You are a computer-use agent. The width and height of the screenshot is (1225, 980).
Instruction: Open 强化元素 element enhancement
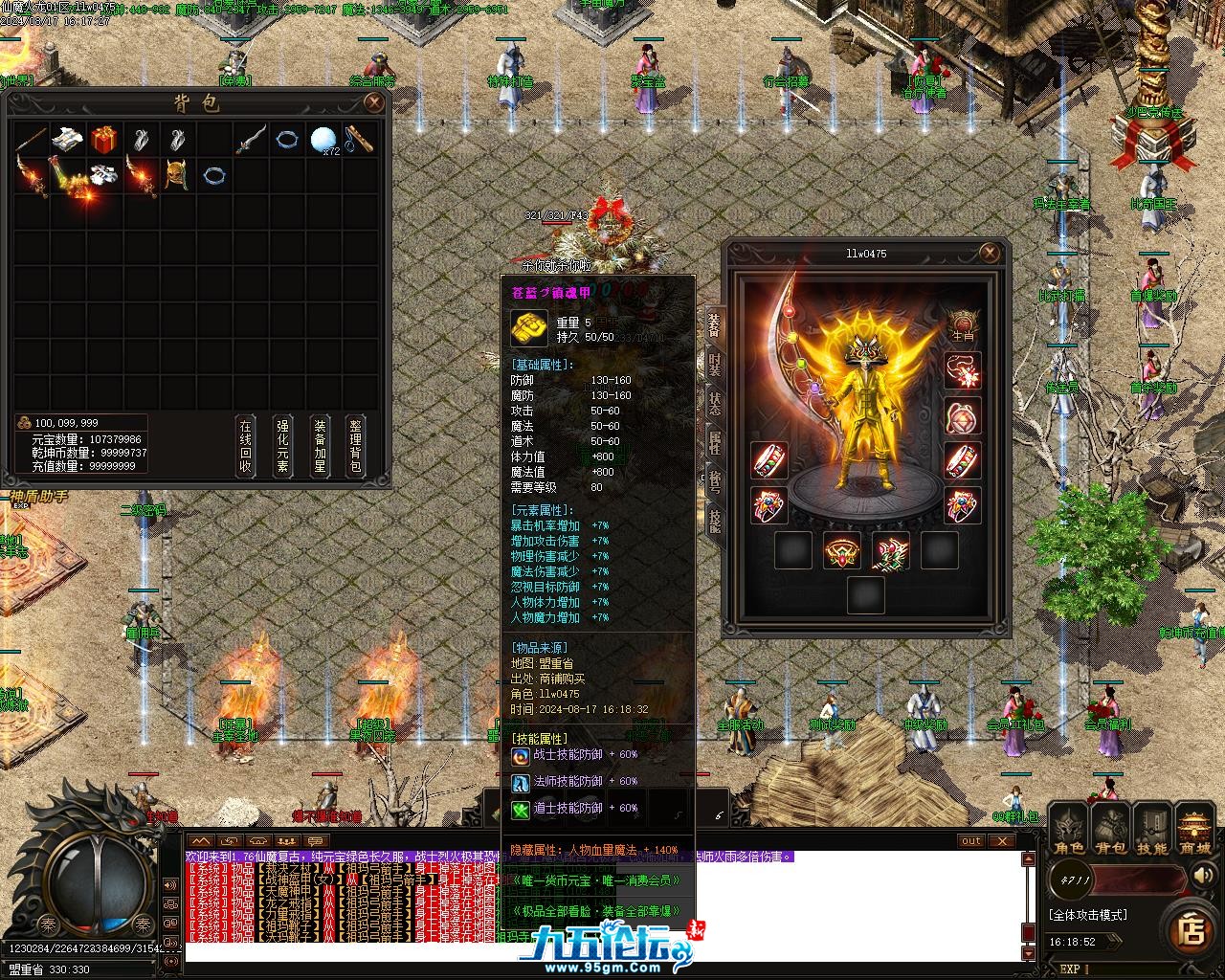click(x=282, y=446)
